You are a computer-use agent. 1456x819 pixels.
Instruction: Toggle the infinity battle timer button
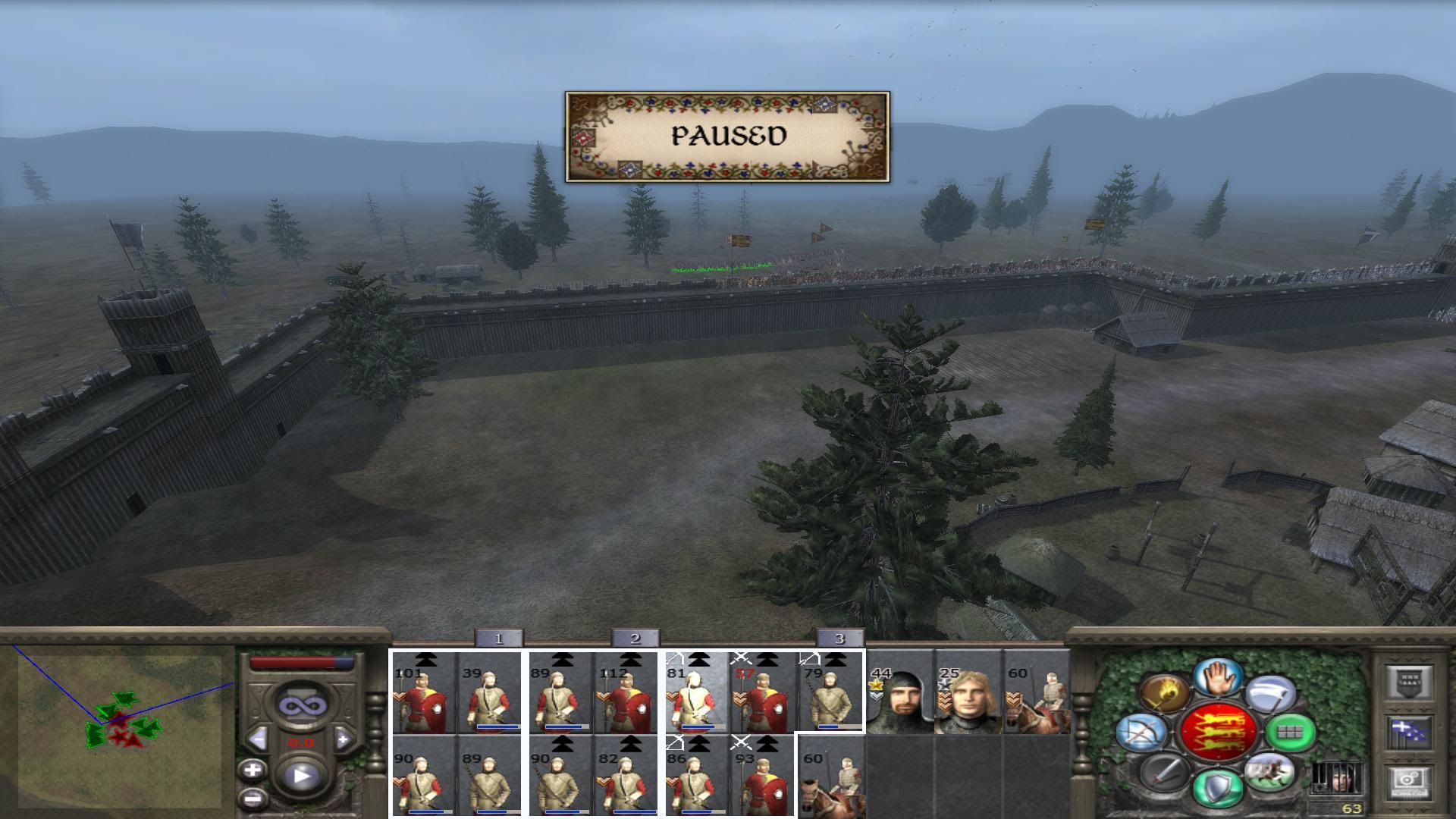tap(302, 706)
